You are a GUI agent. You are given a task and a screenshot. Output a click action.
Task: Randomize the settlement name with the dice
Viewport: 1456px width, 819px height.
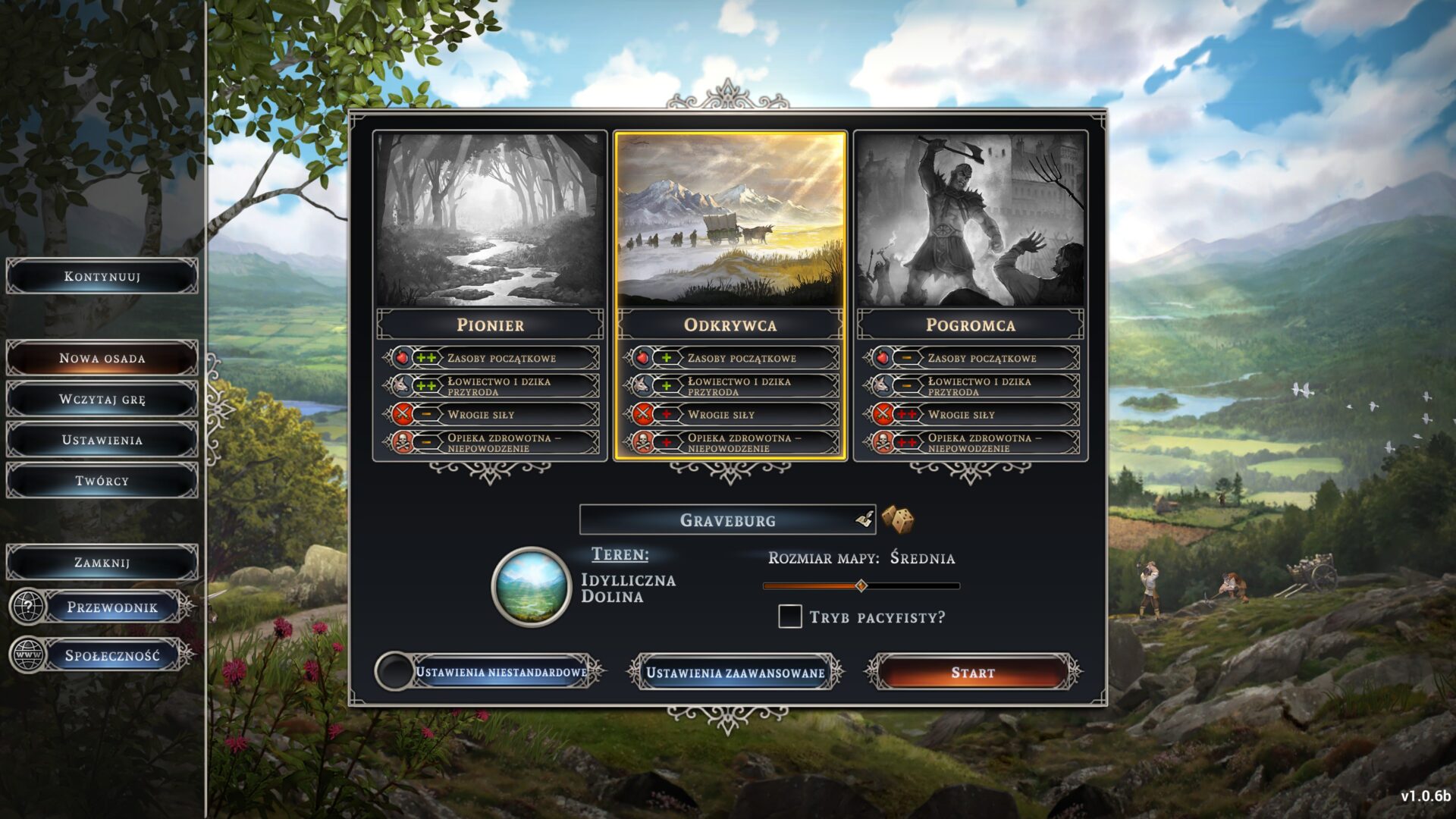point(898,520)
